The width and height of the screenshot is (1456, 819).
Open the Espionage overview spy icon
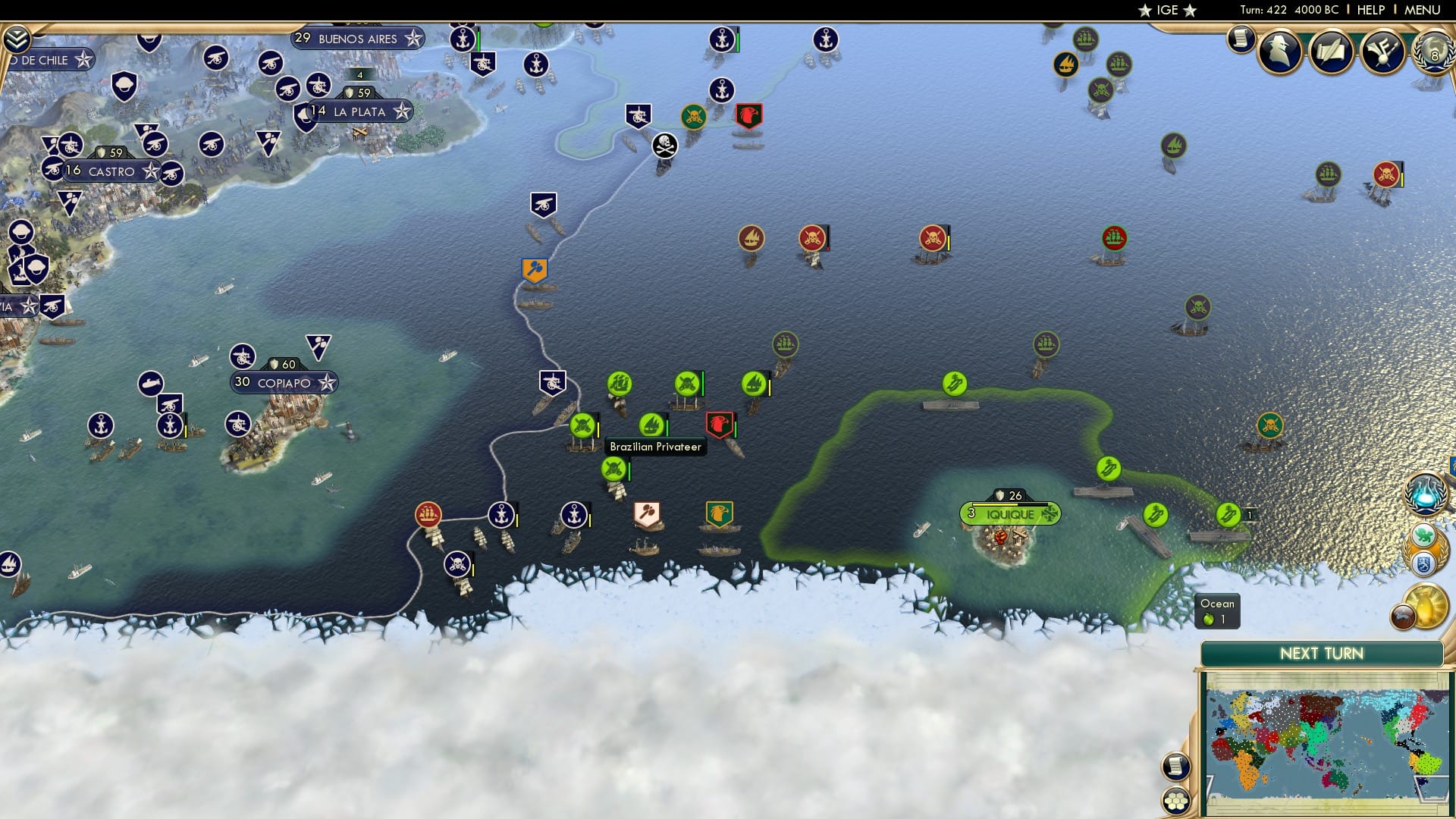tap(1280, 52)
